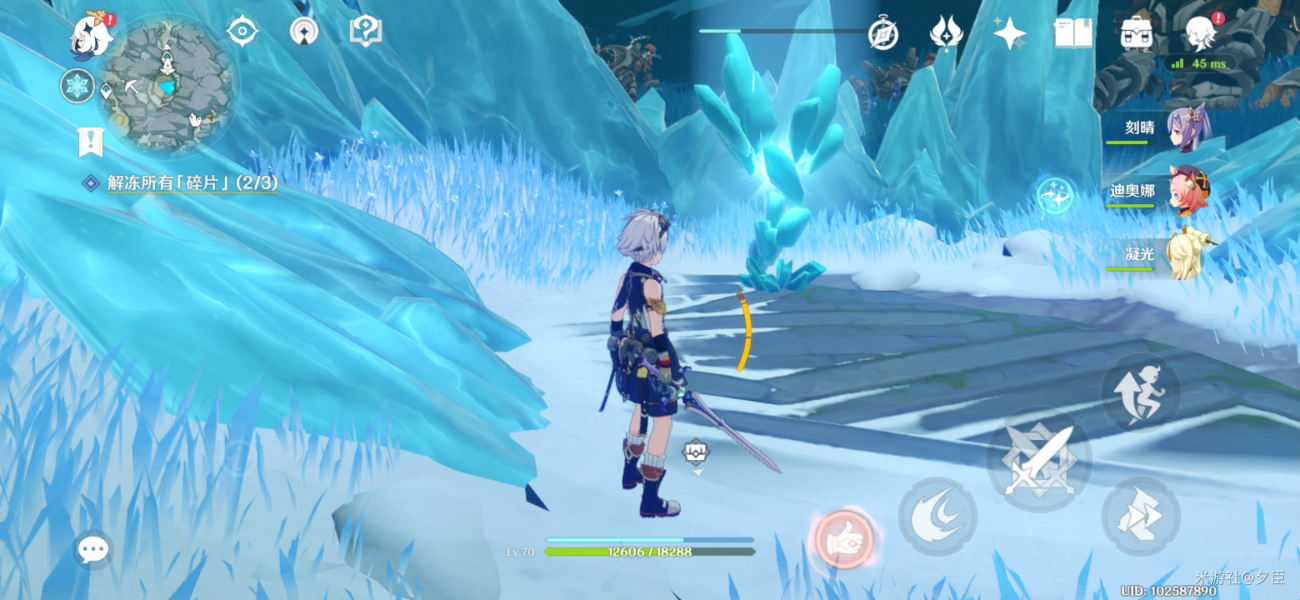Open the character screen icon
Viewport: 1300px width, 600px height.
(1200, 34)
